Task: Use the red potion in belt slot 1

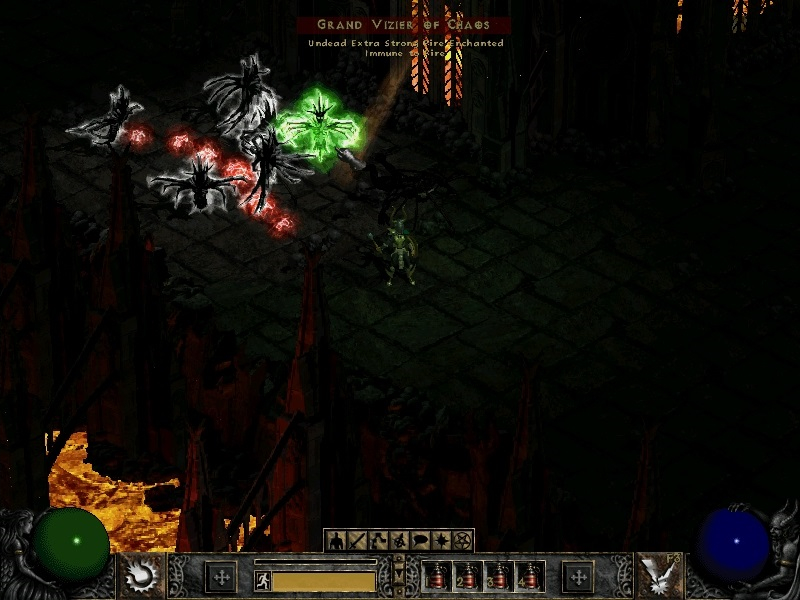Action: pyautogui.click(x=436, y=577)
